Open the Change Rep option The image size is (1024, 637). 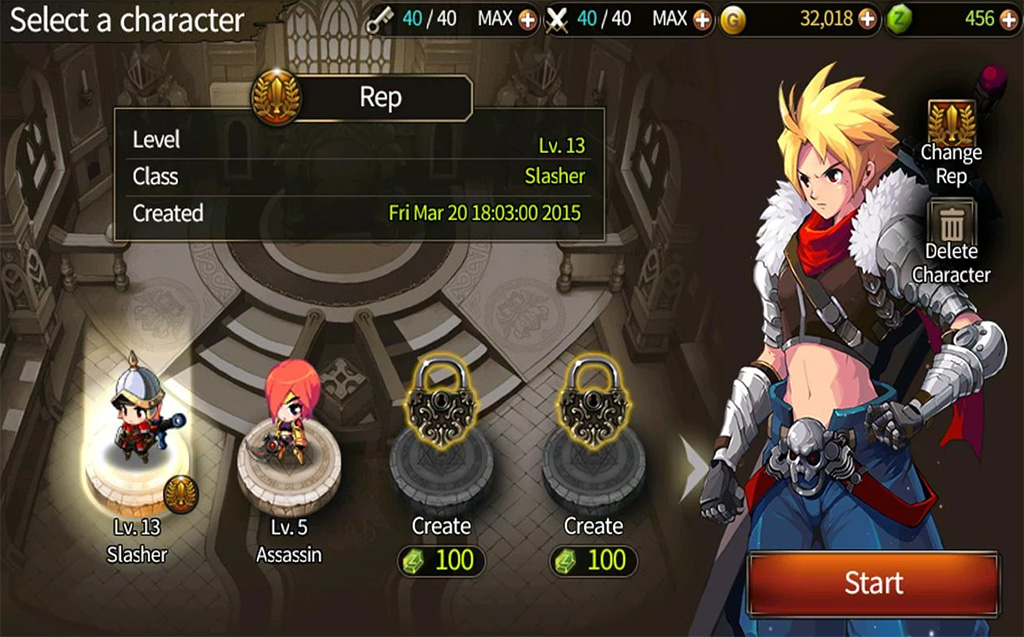pyautogui.click(x=951, y=142)
